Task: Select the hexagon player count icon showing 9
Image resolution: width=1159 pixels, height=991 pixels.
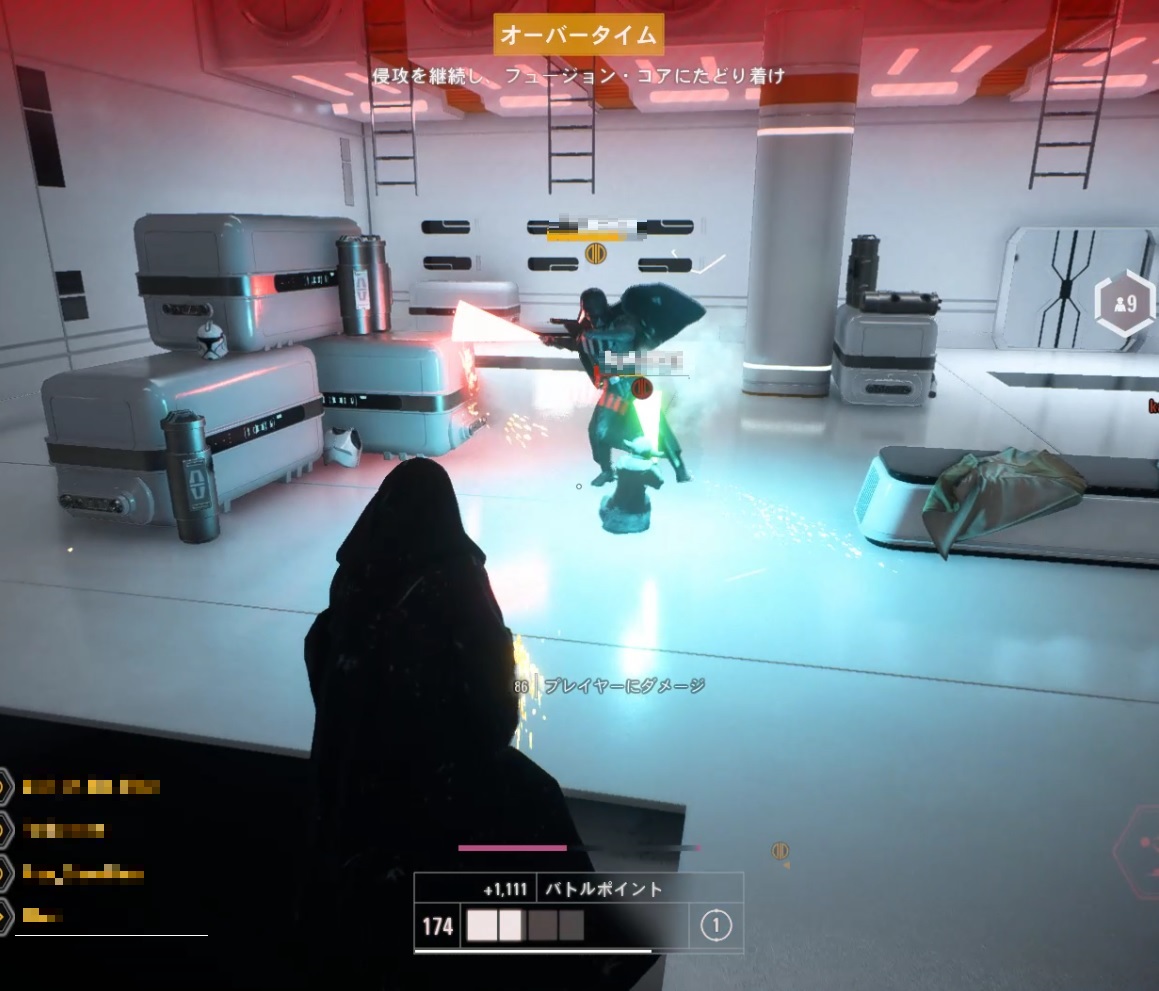Action: pos(1124,303)
